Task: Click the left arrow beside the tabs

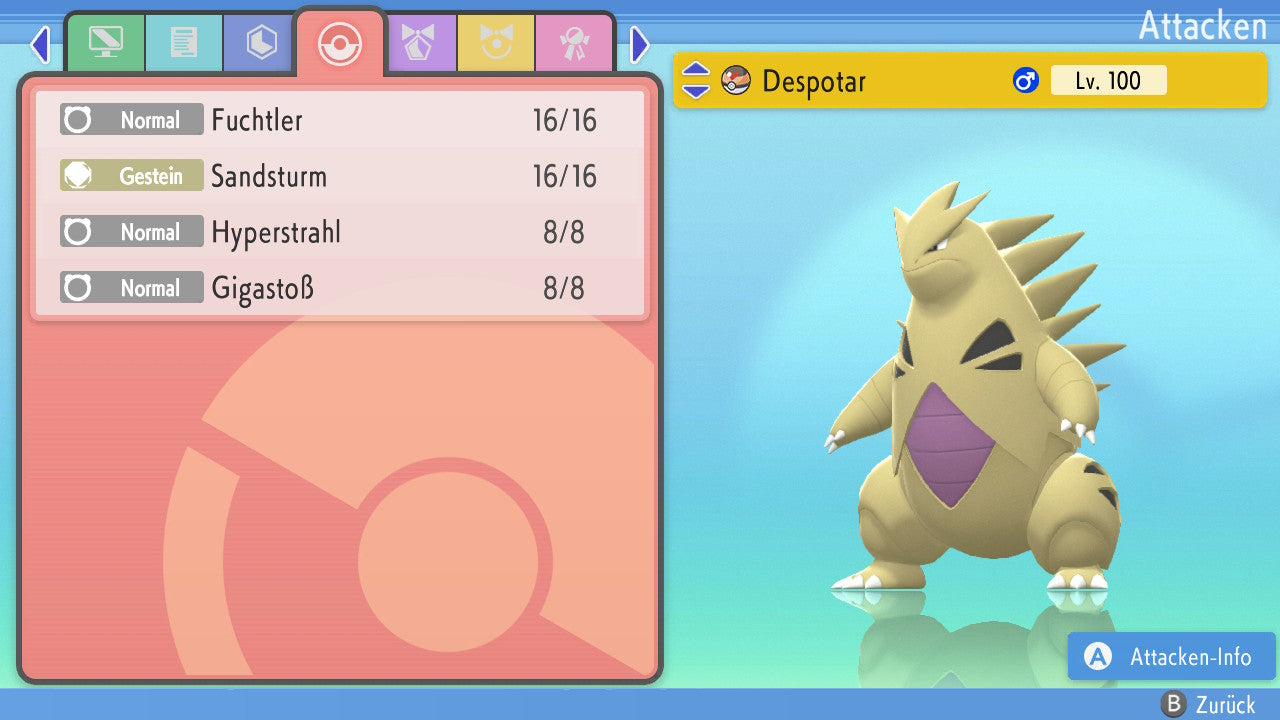Action: [x=40, y=44]
